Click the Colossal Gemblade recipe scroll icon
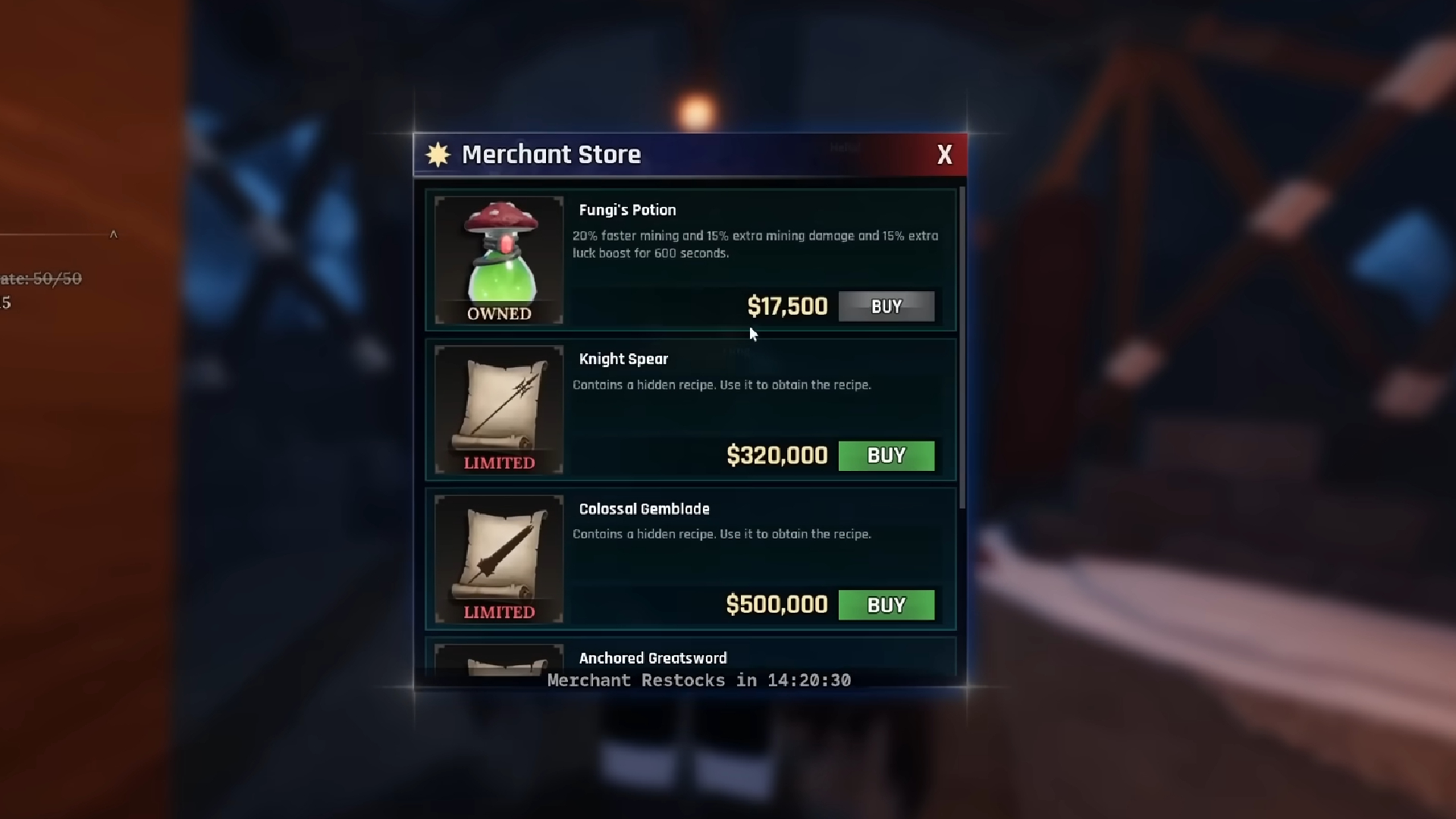Viewport: 1456px width, 819px height. [498, 552]
